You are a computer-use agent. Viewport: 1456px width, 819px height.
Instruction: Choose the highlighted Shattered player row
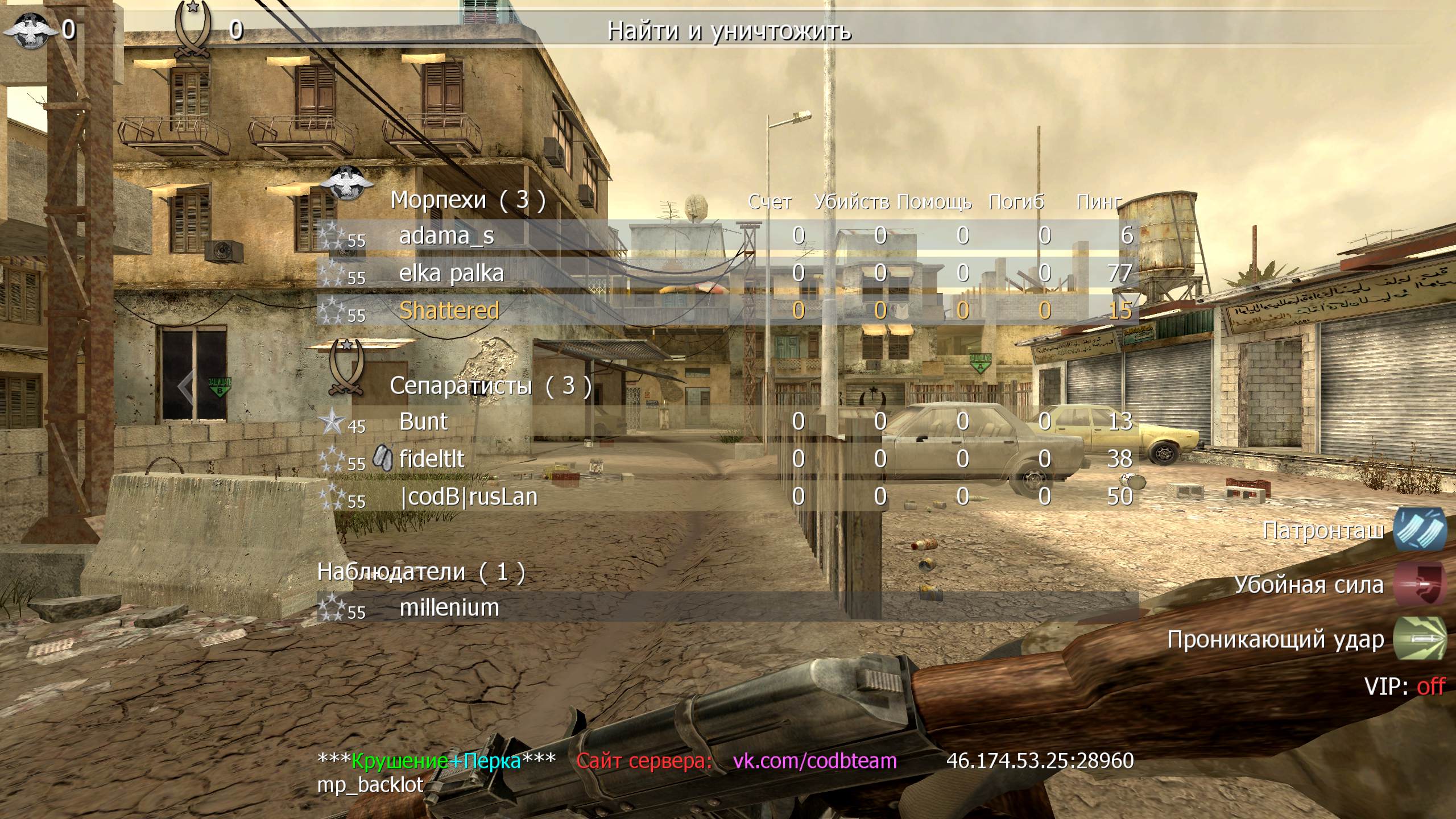(x=449, y=311)
